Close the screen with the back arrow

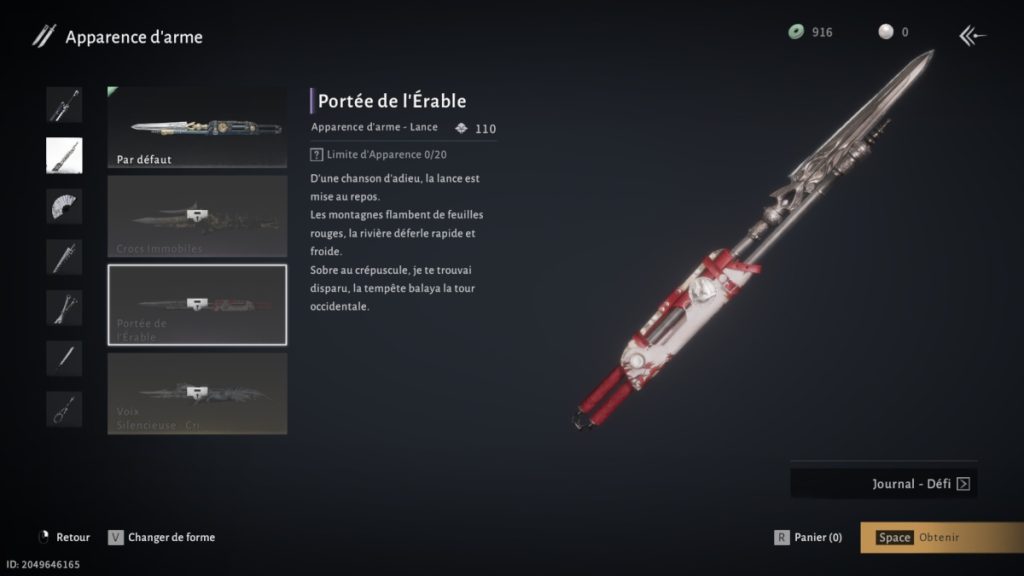[972, 37]
